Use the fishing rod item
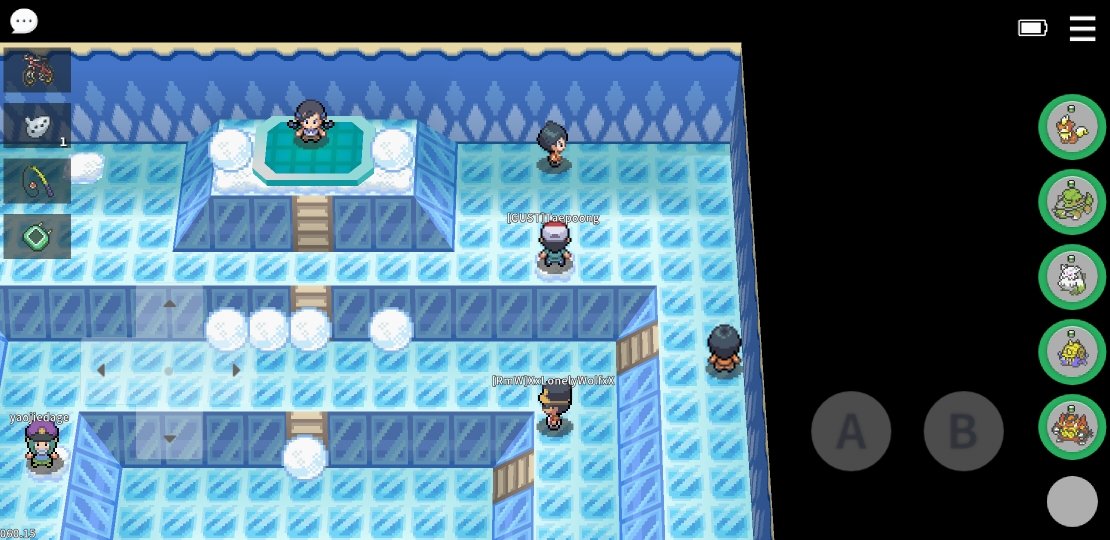 (37, 181)
